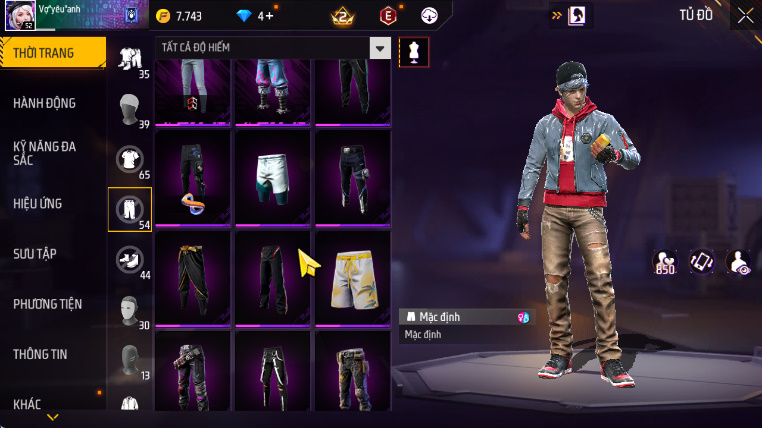Image resolution: width=762 pixels, height=428 pixels.
Task: Select the KỸ NĂNG ĐA SẮC menu entry
Action: pyautogui.click(x=45, y=153)
